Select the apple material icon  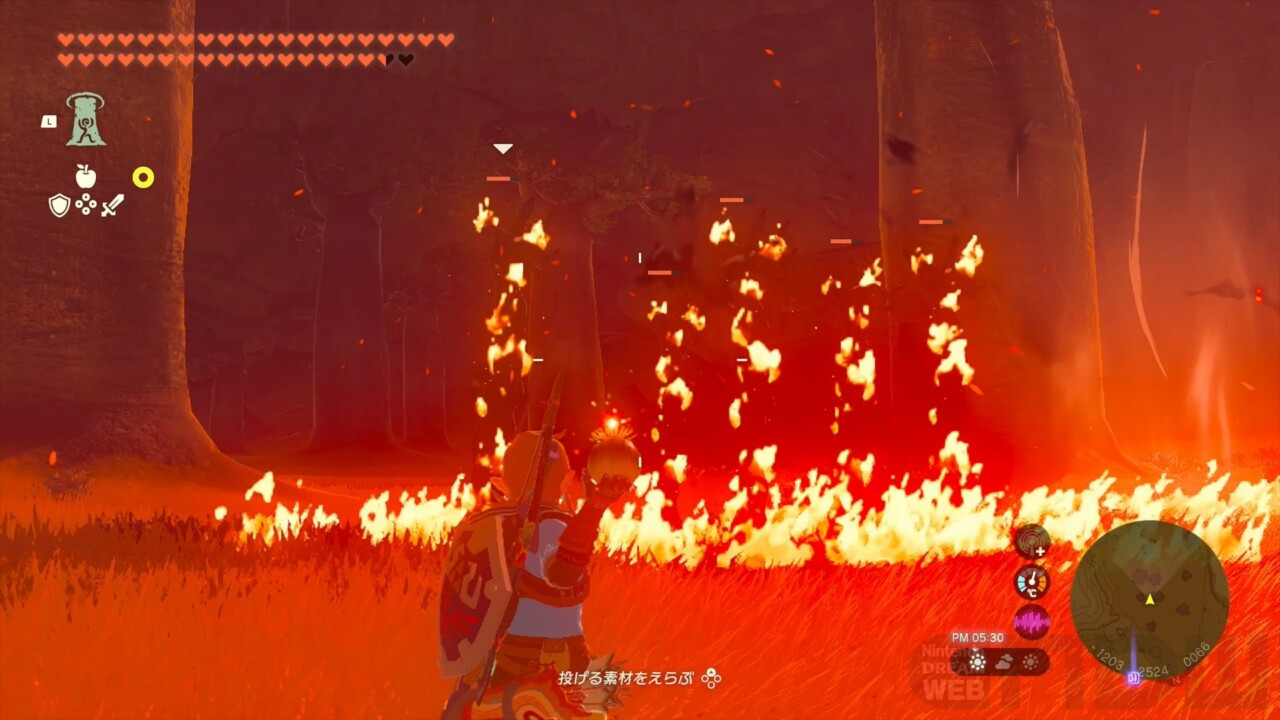coord(86,177)
